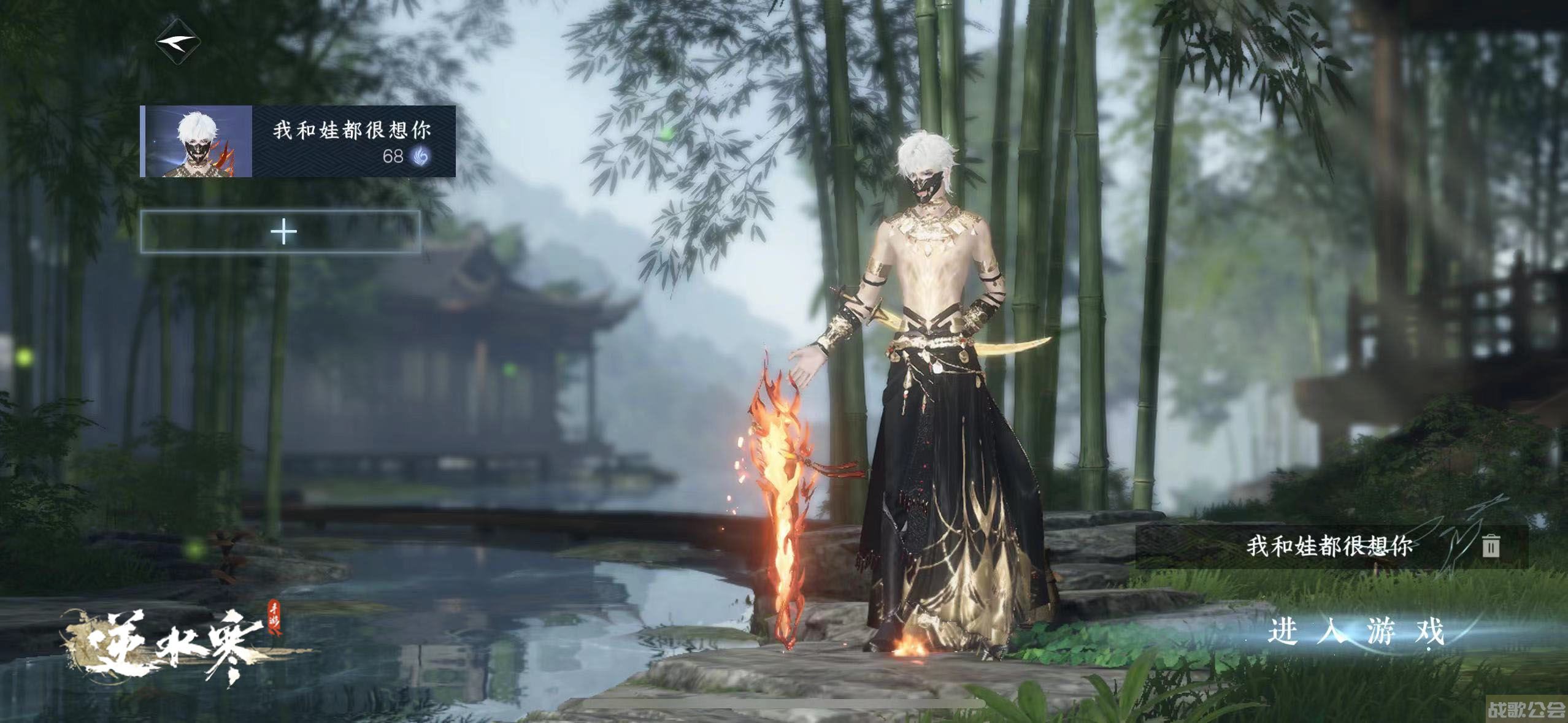The width and height of the screenshot is (1568, 723).
Task: Go back using the diamond arrow button
Action: point(177,42)
